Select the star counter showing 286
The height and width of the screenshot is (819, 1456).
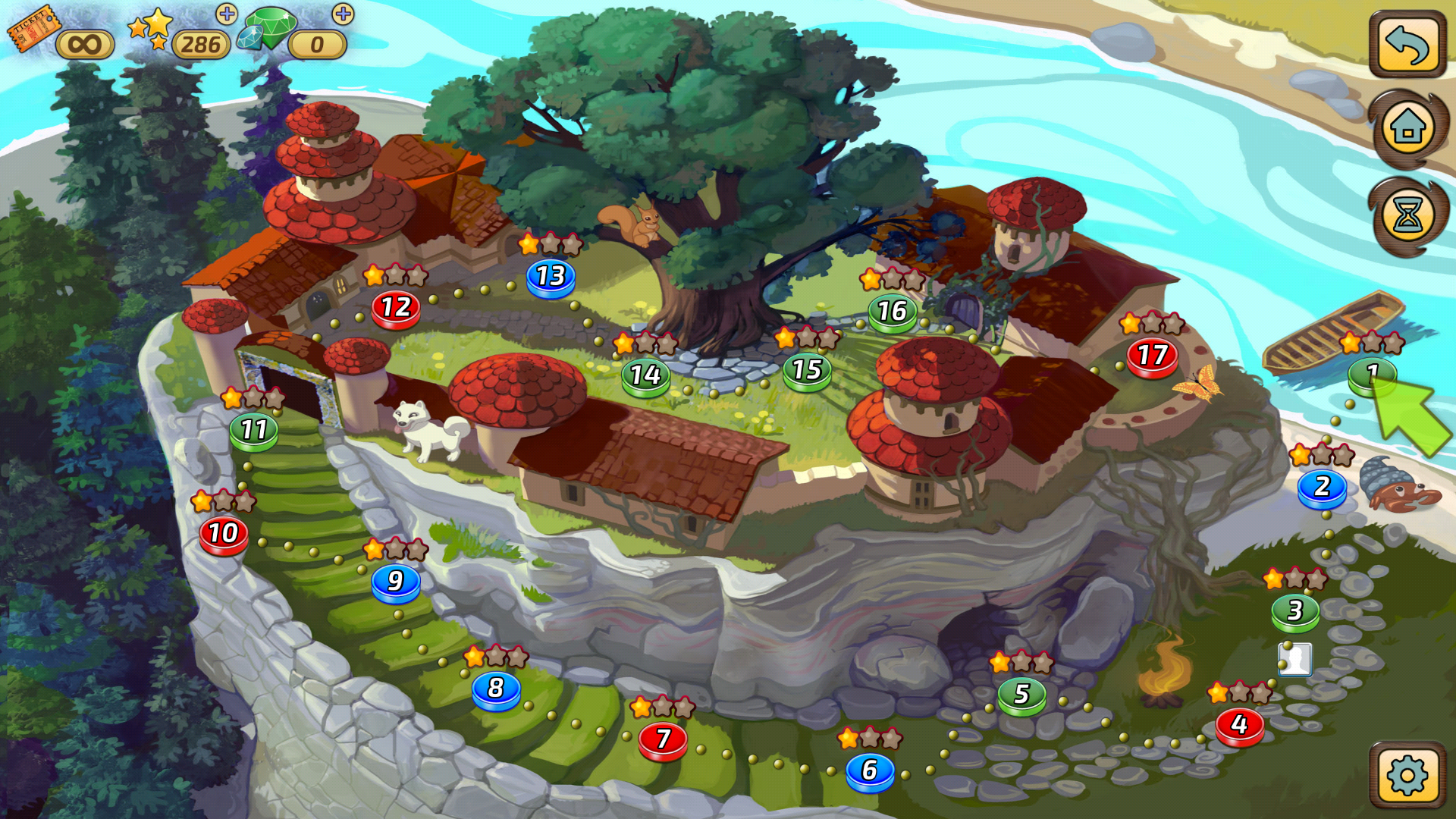pyautogui.click(x=199, y=44)
